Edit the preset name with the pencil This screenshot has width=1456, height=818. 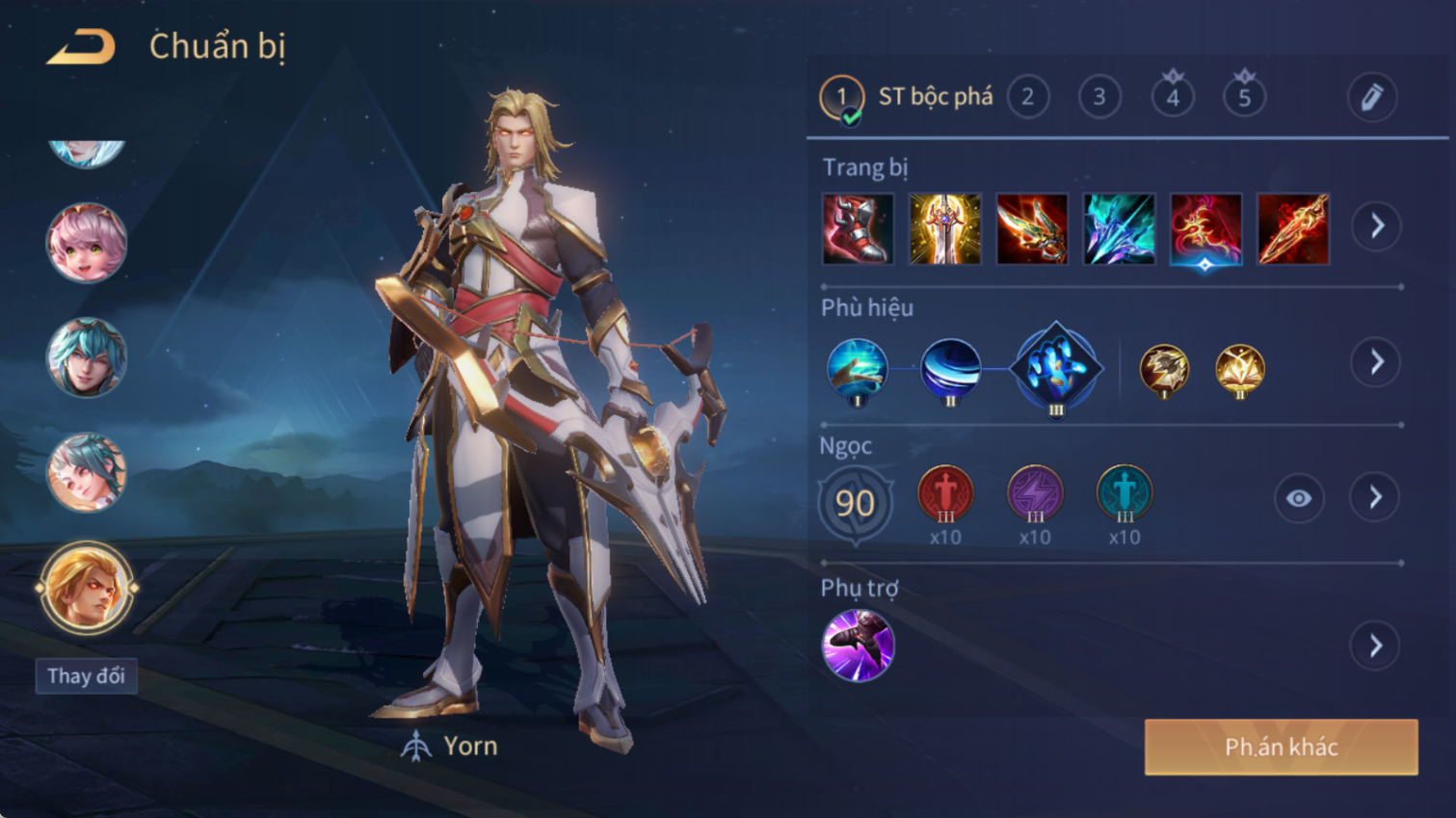1371,97
